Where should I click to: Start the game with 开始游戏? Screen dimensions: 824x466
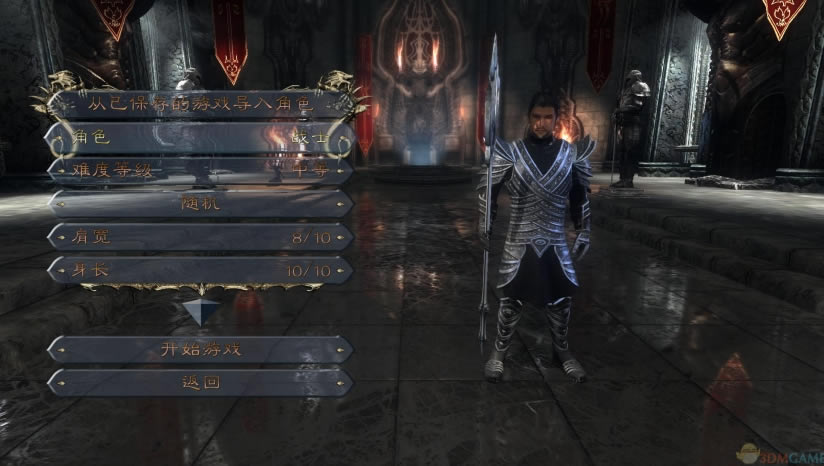point(200,349)
